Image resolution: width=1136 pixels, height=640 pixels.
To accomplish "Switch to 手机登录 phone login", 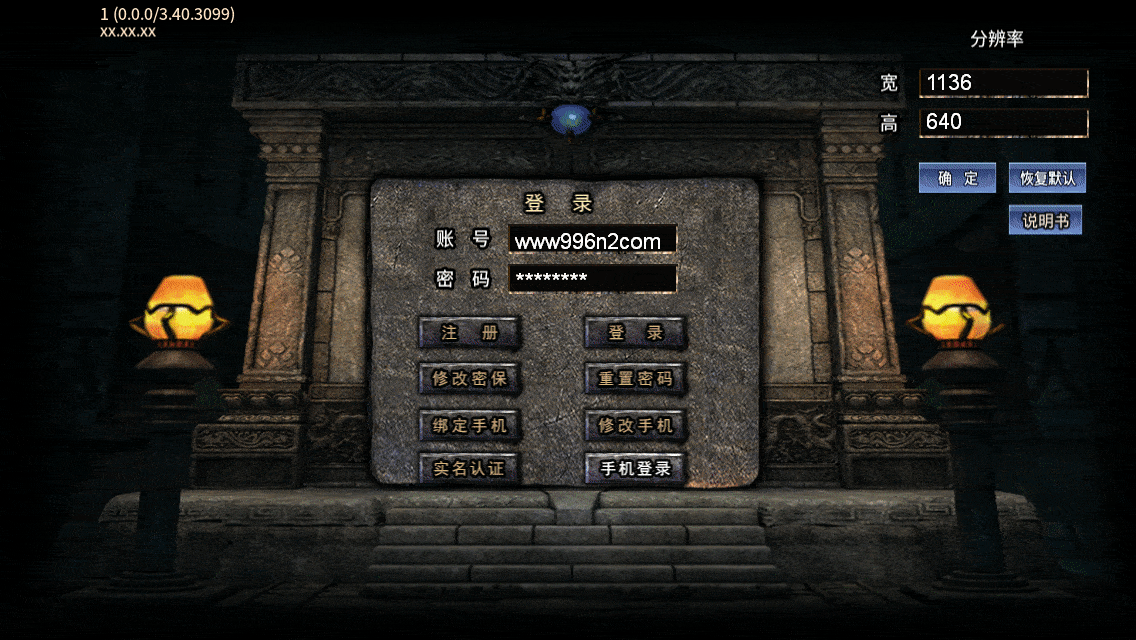I will [x=635, y=468].
